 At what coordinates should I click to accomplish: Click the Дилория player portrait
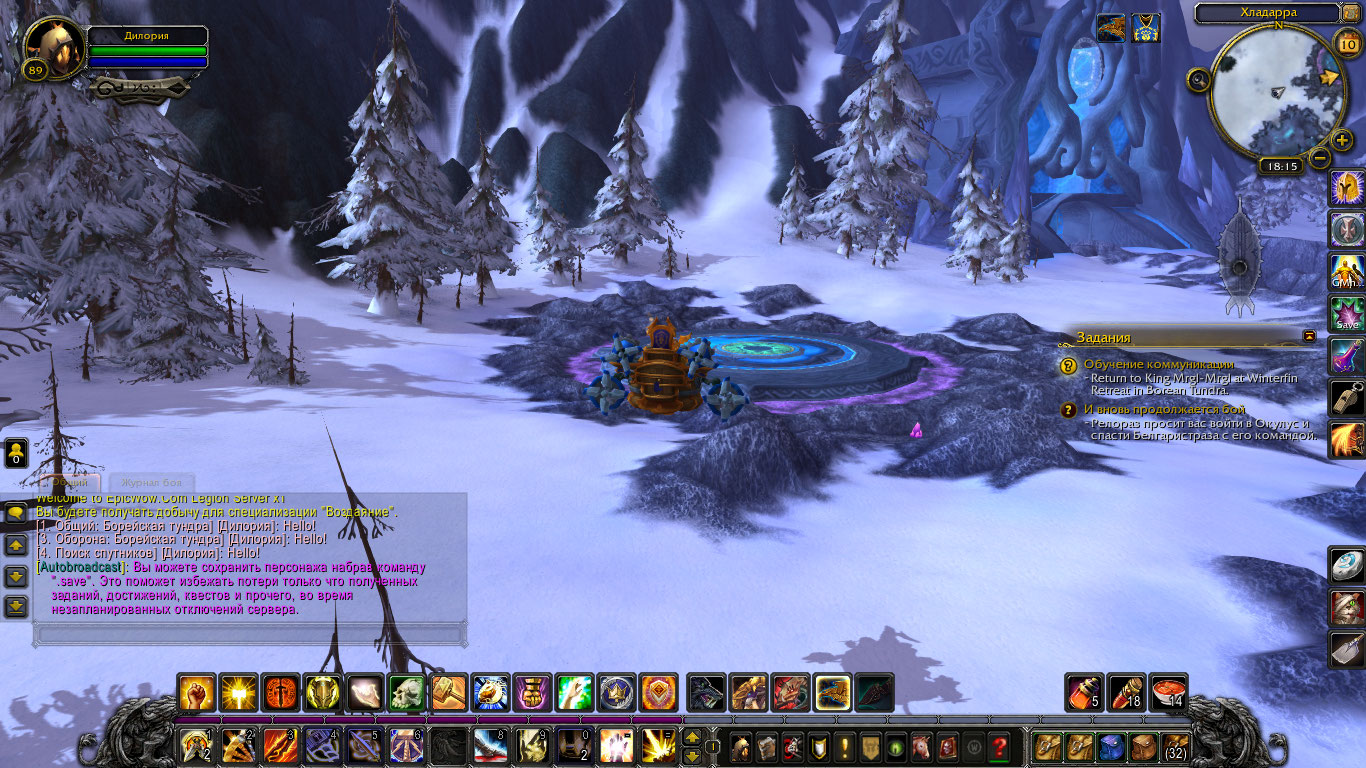[x=53, y=48]
